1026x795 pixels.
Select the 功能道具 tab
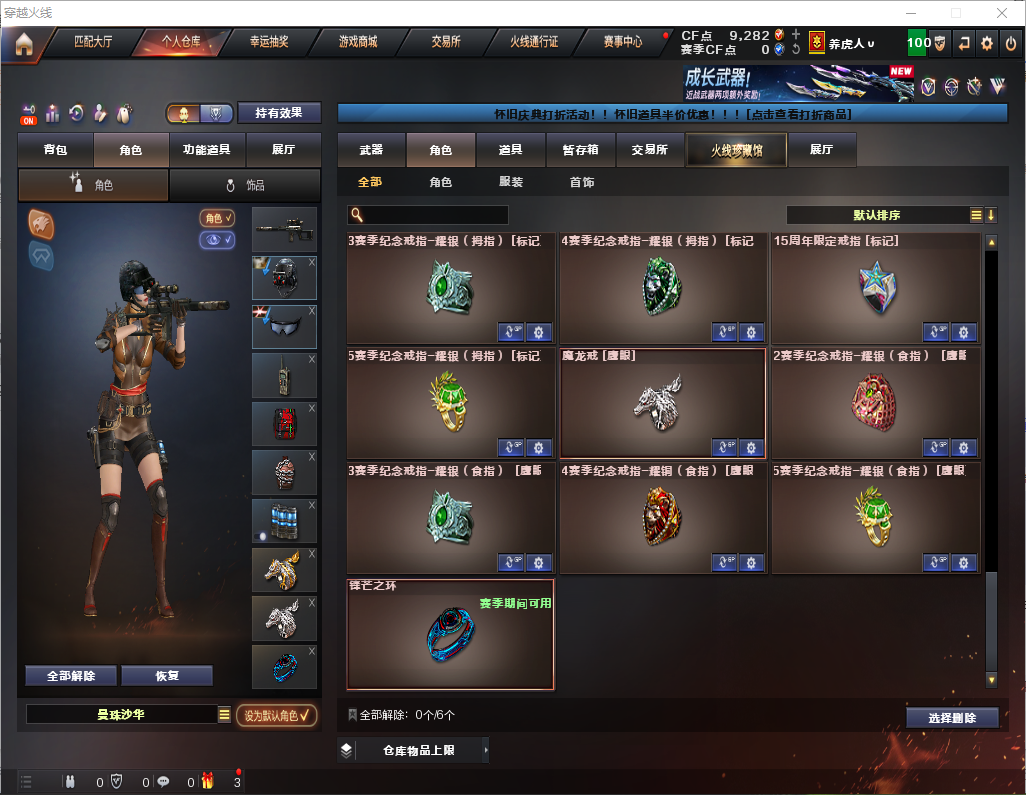click(207, 150)
